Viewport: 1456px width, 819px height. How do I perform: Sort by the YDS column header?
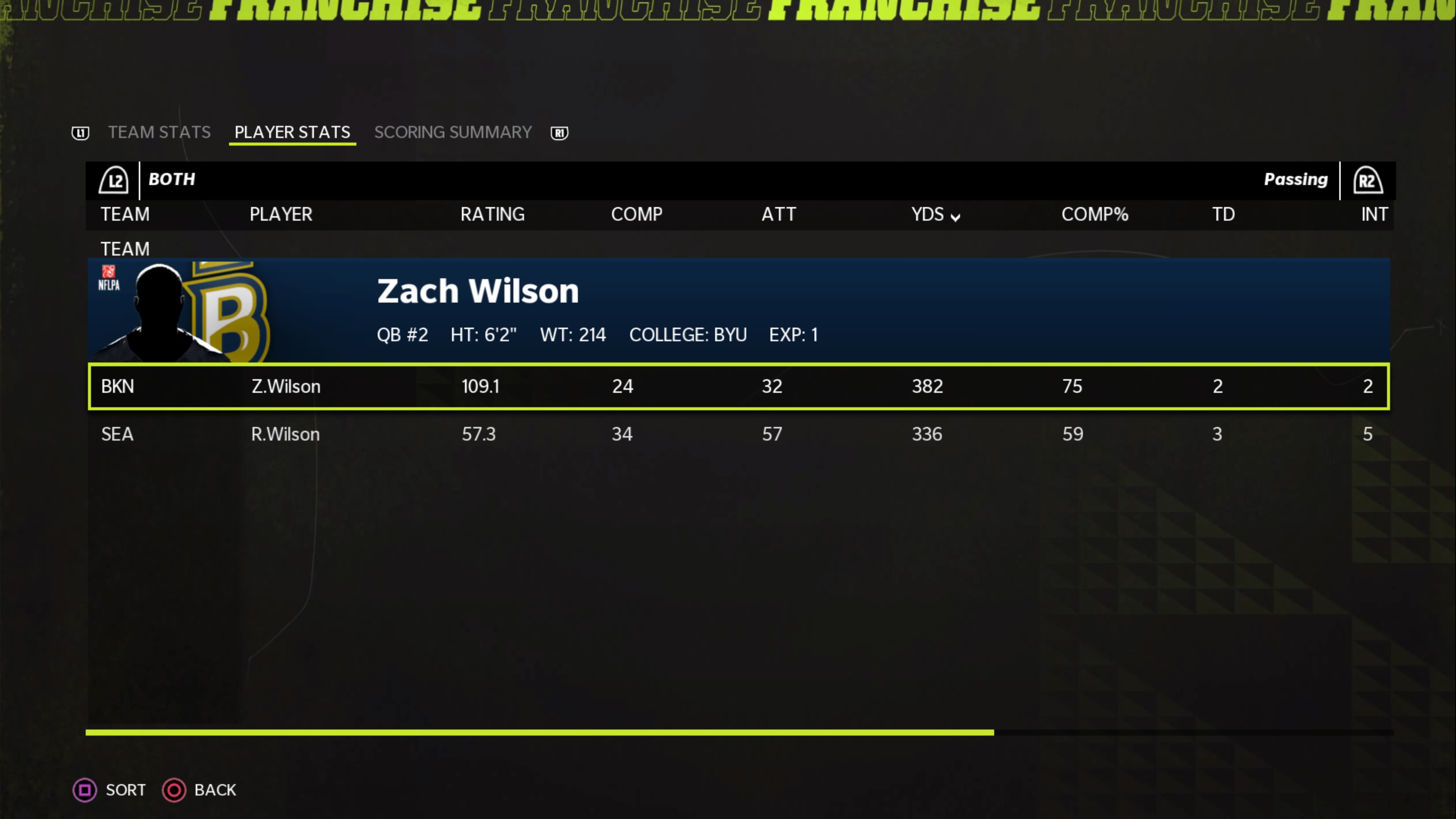[x=935, y=215]
